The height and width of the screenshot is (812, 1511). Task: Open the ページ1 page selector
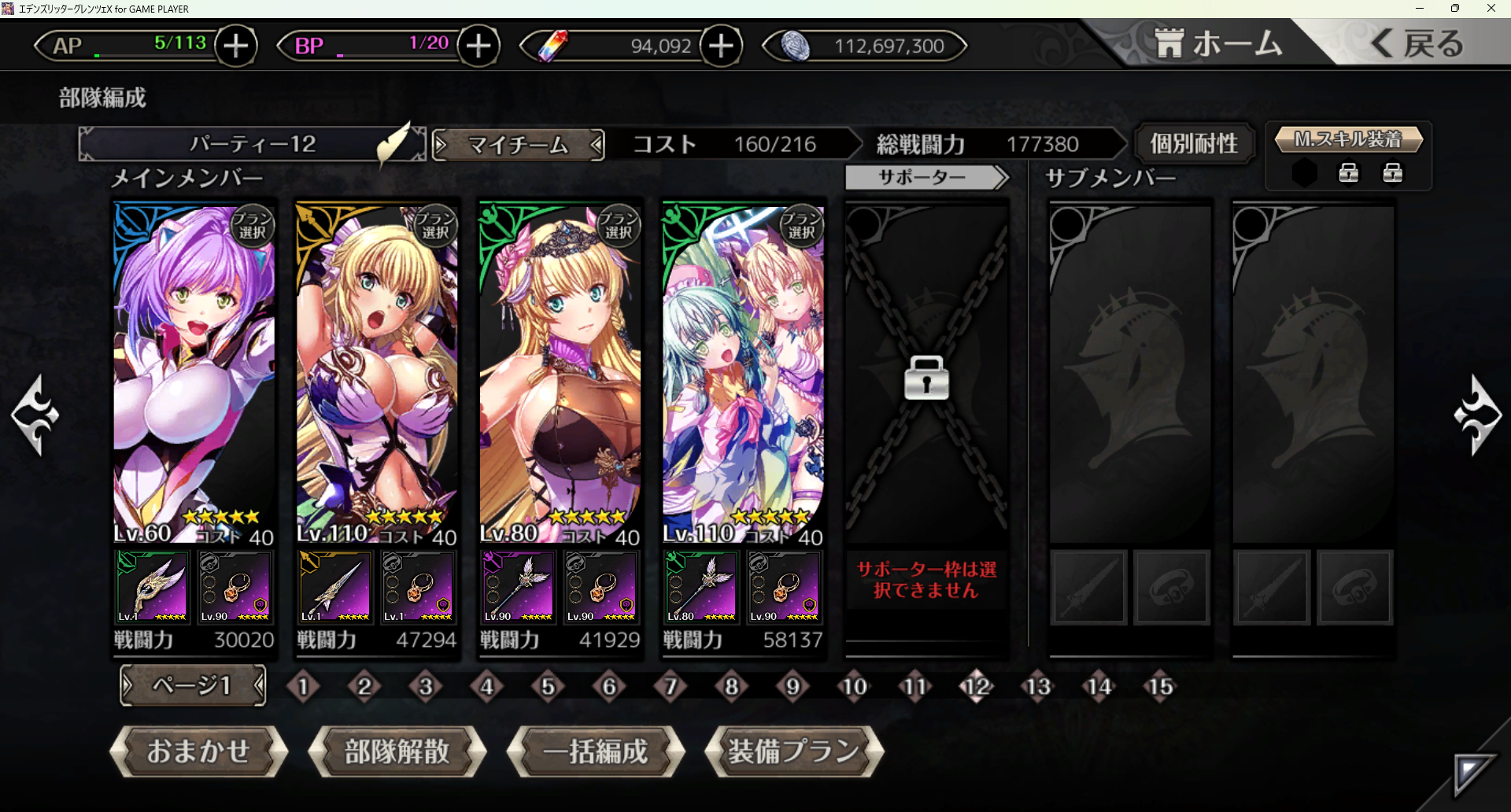click(192, 686)
